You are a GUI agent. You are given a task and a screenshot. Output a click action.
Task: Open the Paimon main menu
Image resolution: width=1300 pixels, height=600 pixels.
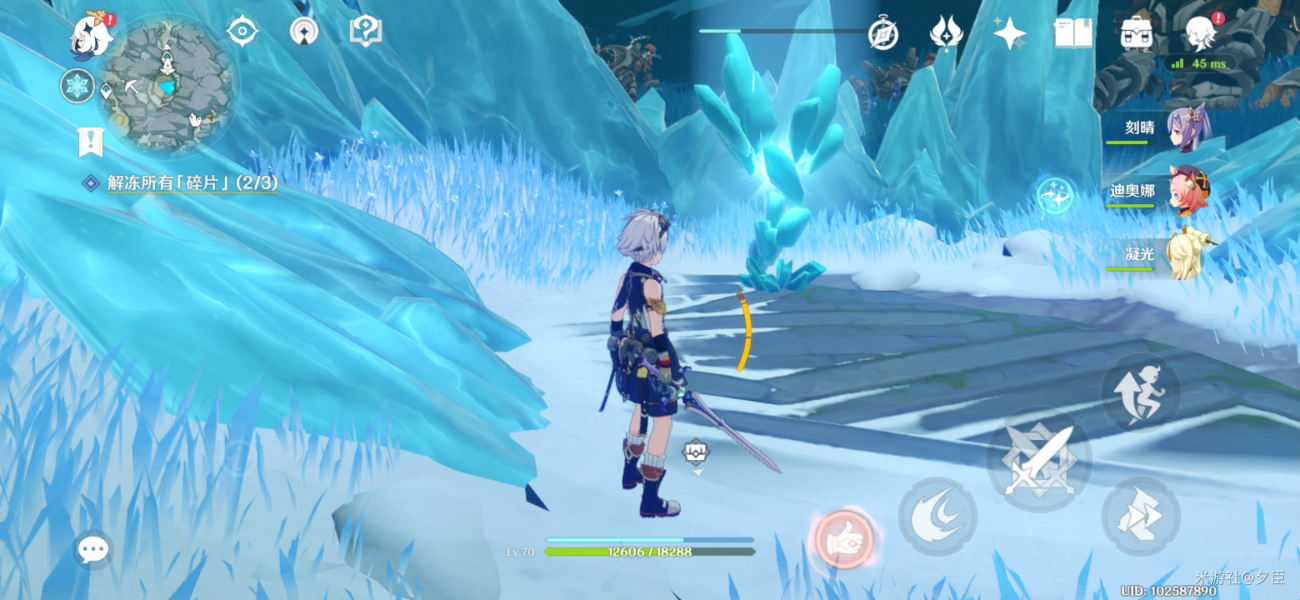pos(92,36)
